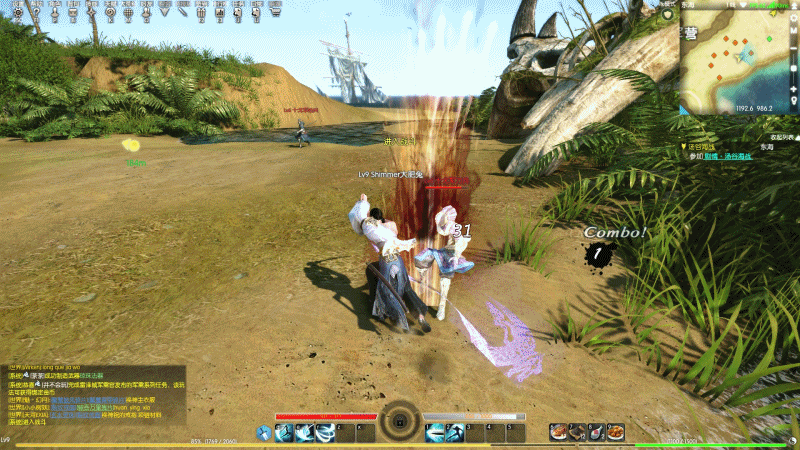Click the diamond-shaped blue weapon stance icon
This screenshot has height=450, width=800.
(x=264, y=432)
